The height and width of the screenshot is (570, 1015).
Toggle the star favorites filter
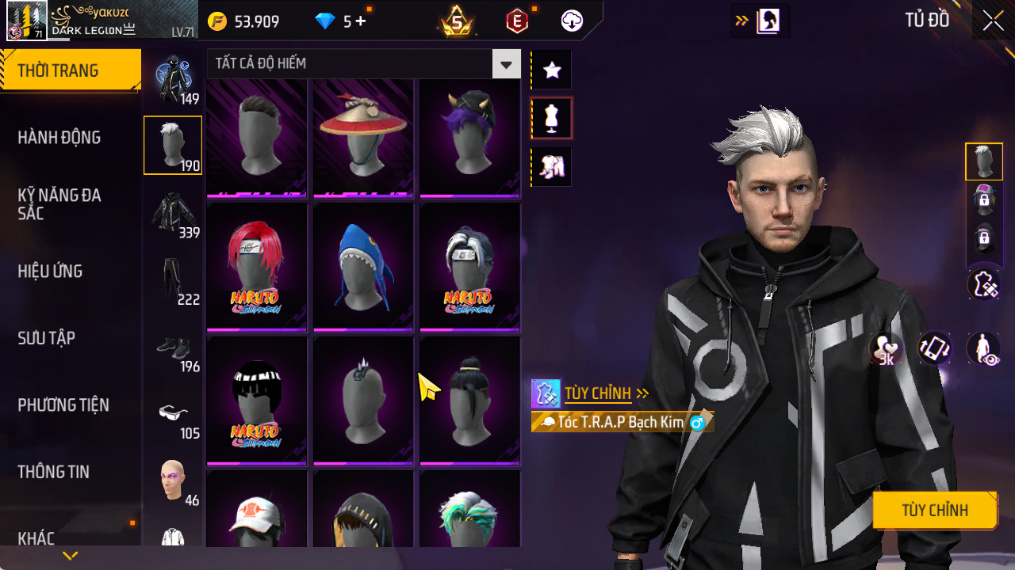(551, 70)
